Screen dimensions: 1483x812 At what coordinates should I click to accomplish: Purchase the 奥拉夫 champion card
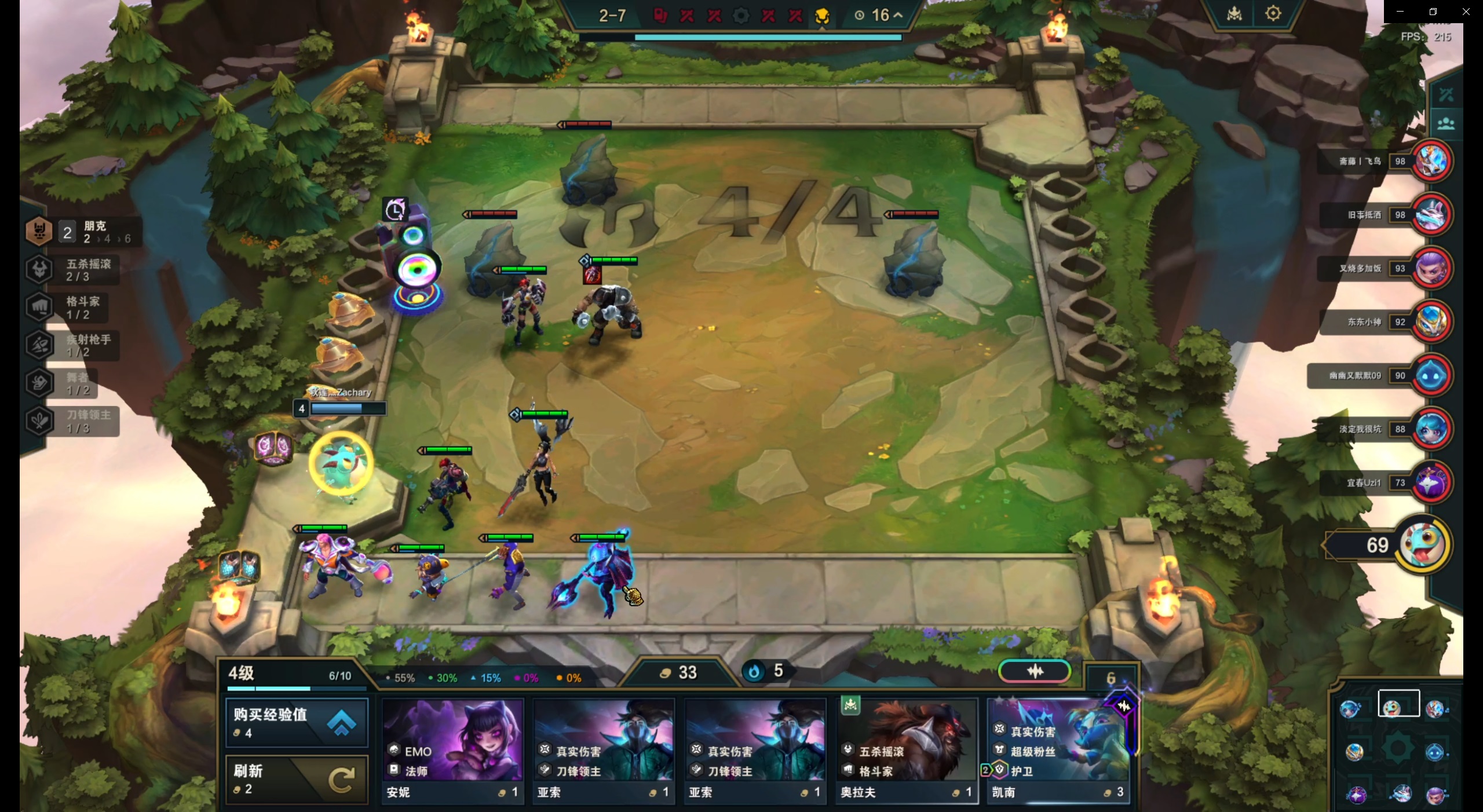point(907,751)
